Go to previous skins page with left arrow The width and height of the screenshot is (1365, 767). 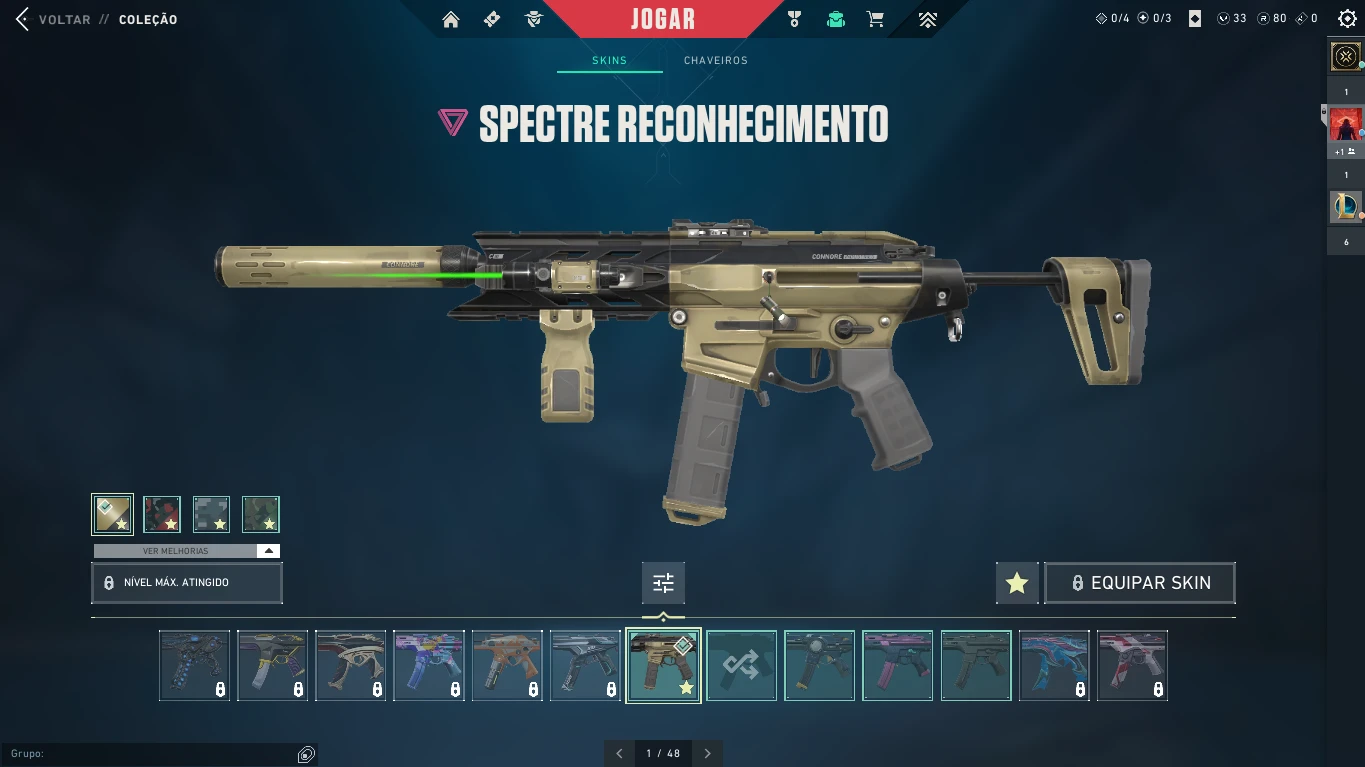(619, 753)
